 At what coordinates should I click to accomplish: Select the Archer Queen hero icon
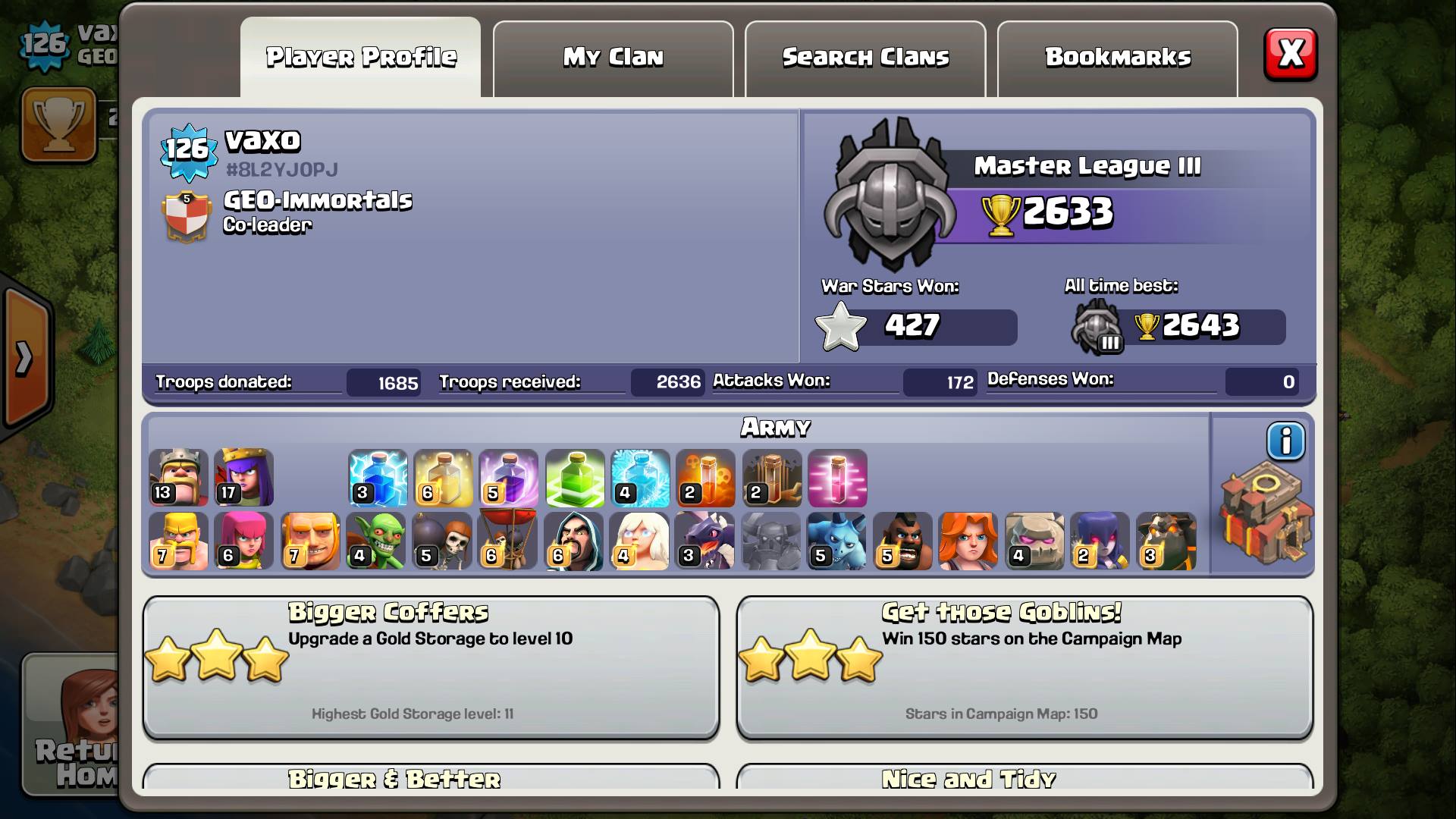[243, 478]
